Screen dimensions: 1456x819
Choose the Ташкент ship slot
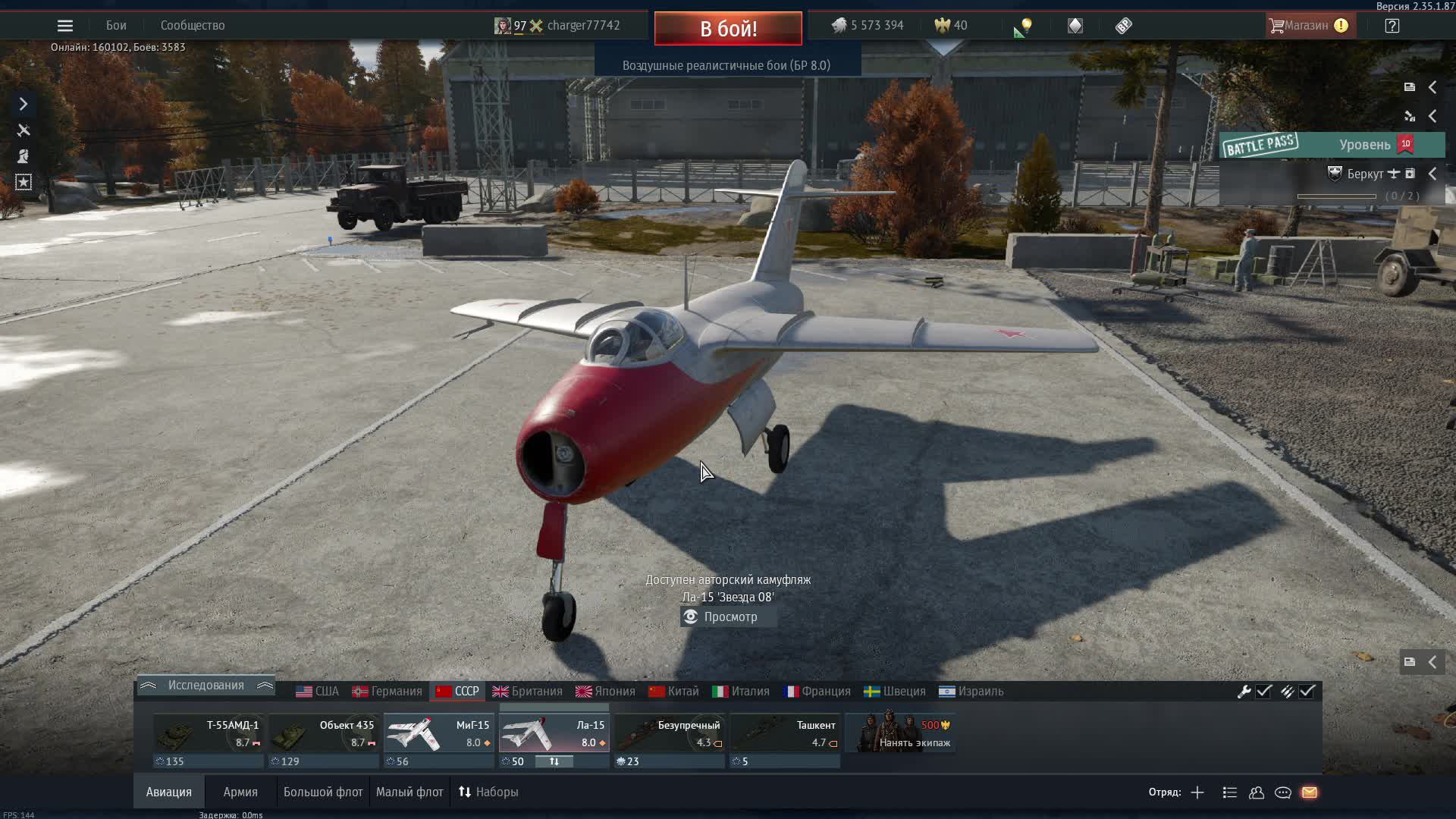click(785, 734)
